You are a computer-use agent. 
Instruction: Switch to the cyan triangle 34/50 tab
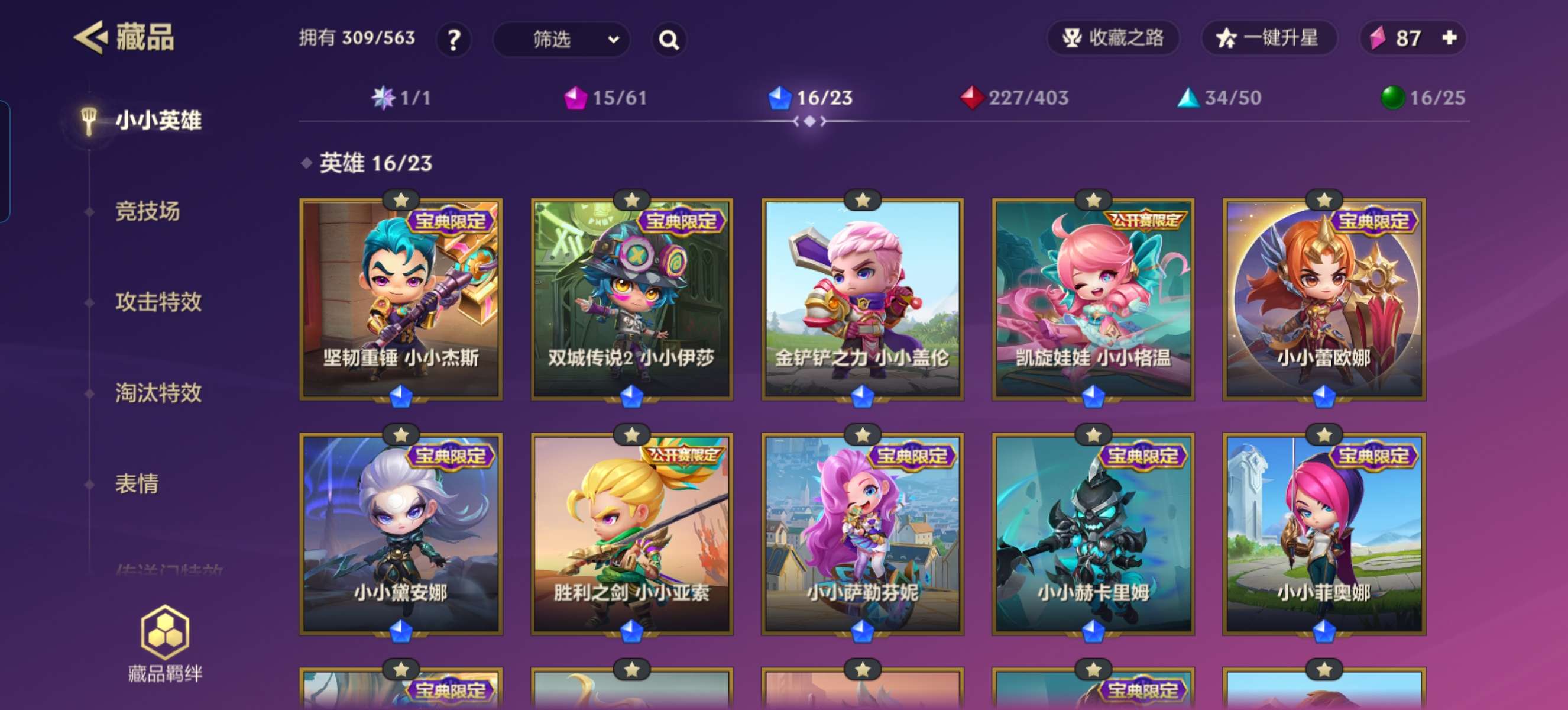1220,98
